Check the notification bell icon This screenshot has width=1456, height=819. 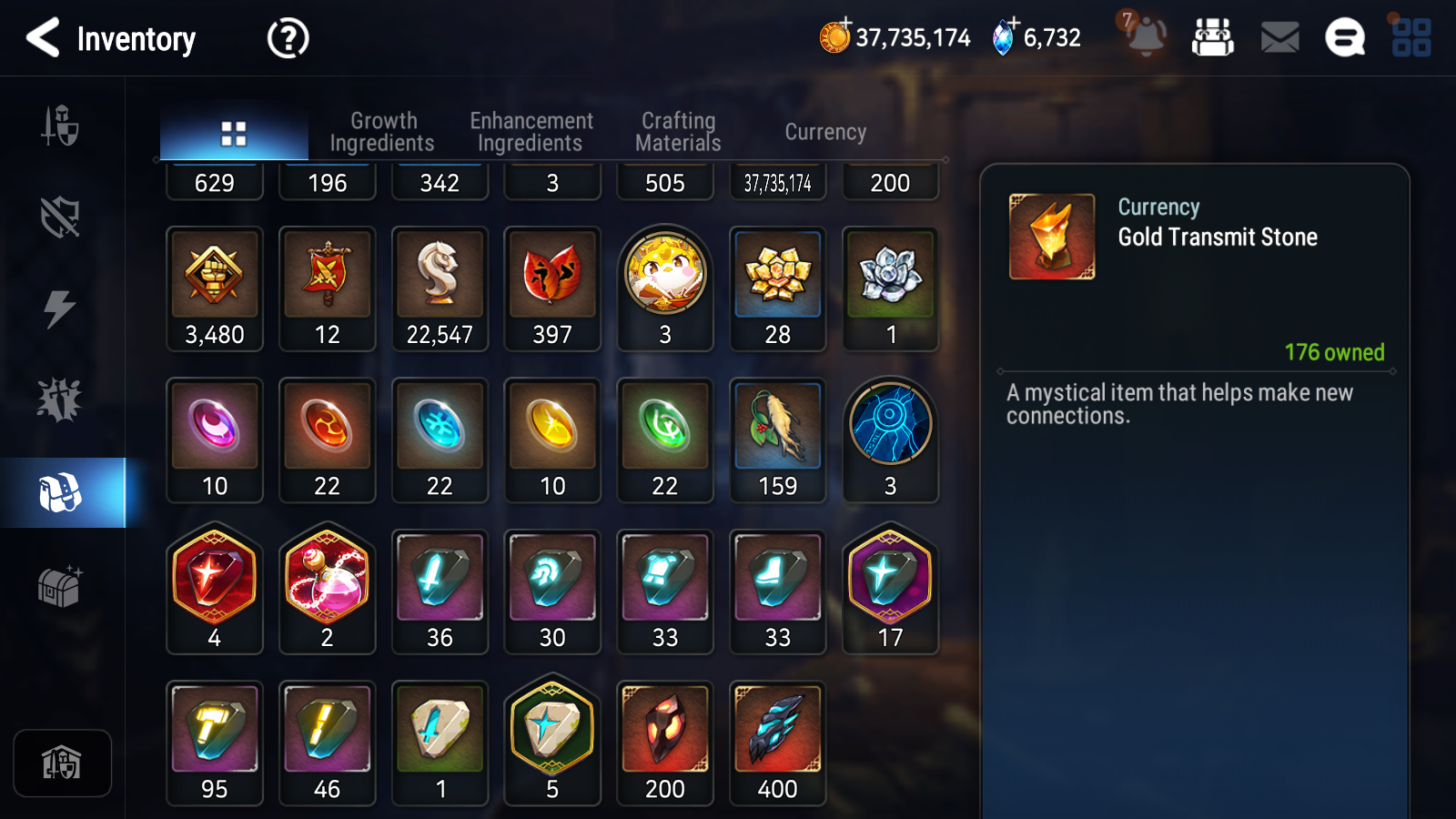[1146, 36]
